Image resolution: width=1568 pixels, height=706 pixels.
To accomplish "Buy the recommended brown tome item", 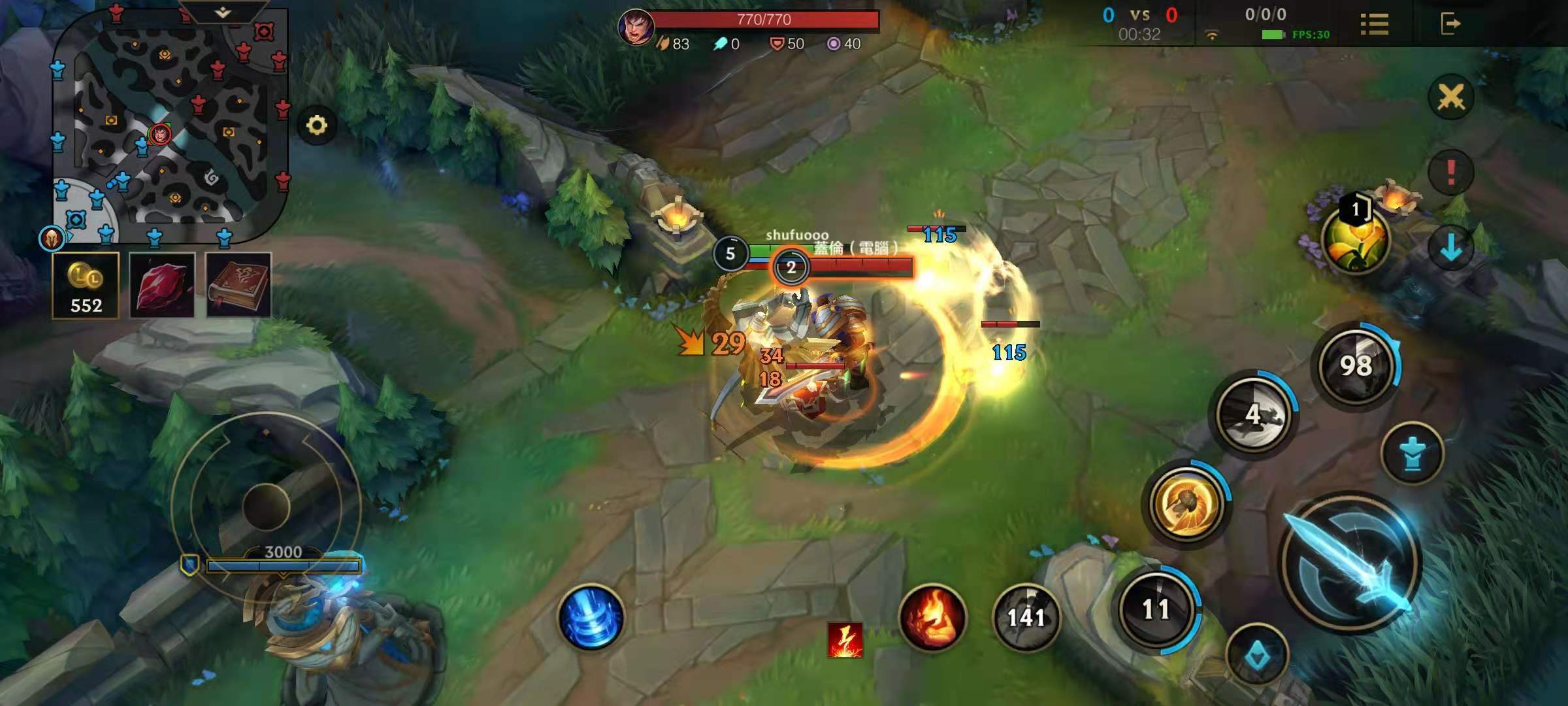I will (x=238, y=285).
